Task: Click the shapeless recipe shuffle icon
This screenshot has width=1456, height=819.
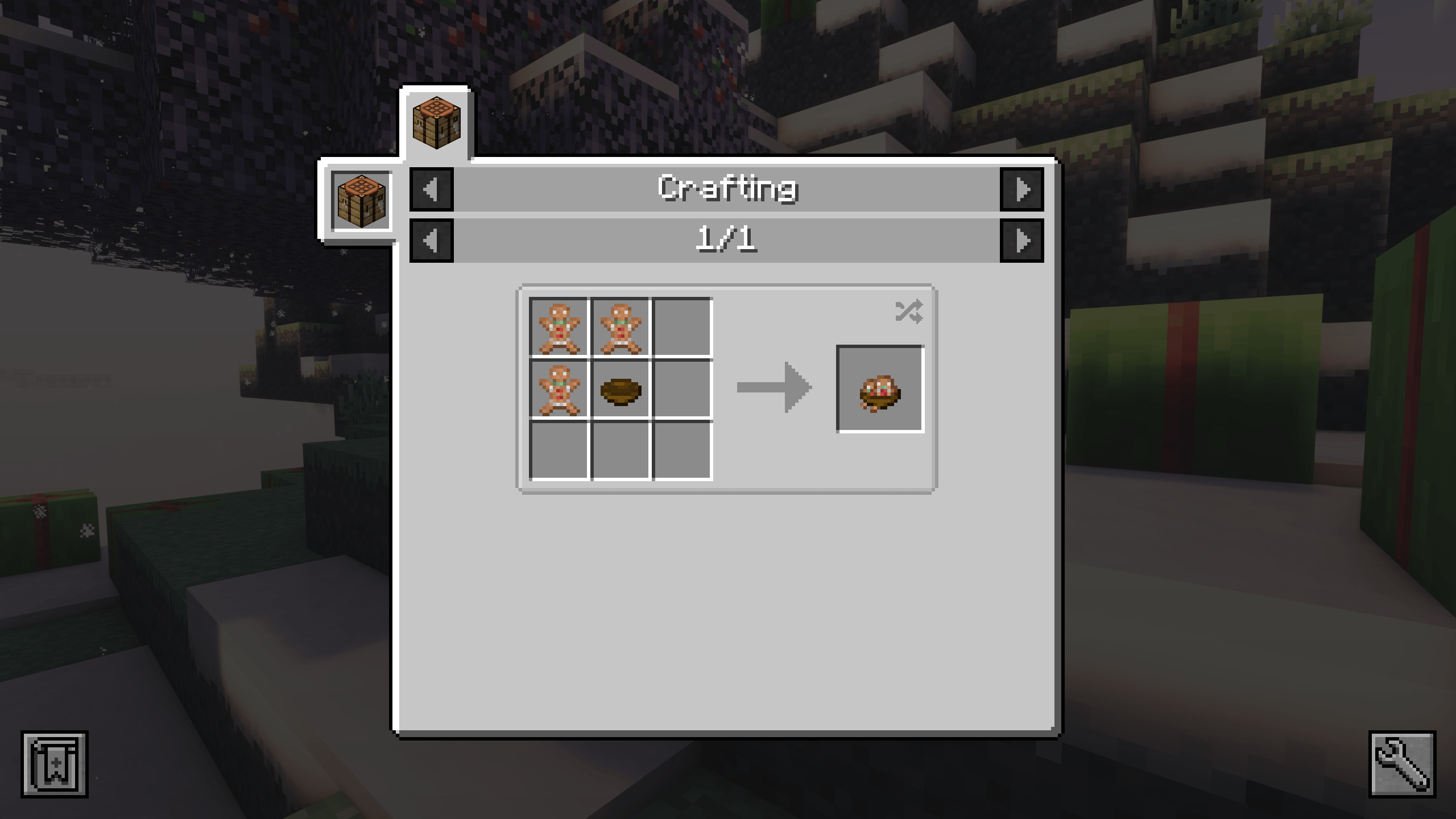Action: [x=908, y=312]
